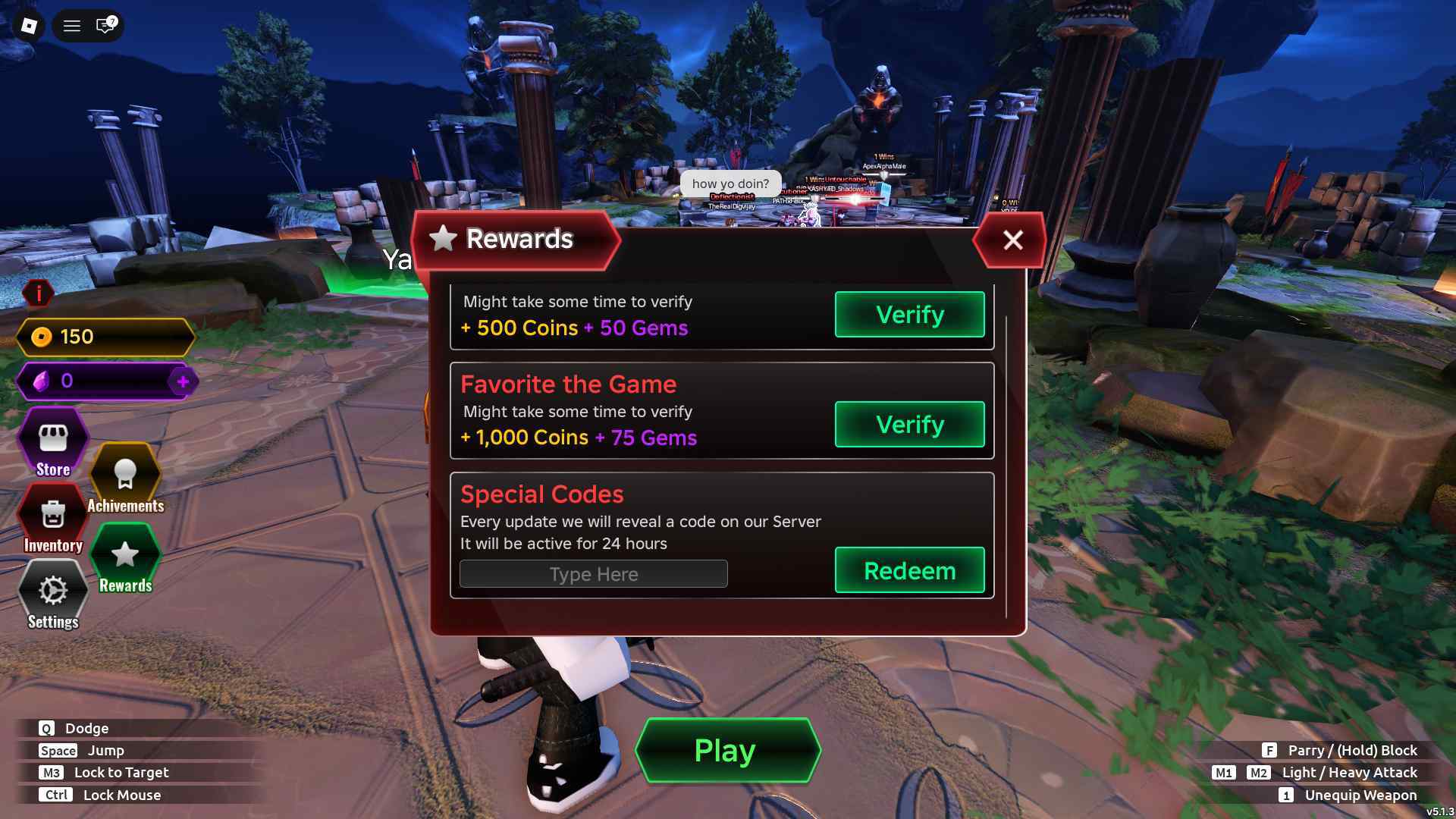The width and height of the screenshot is (1456, 819).
Task: Close the Rewards panel
Action: coord(1013,240)
